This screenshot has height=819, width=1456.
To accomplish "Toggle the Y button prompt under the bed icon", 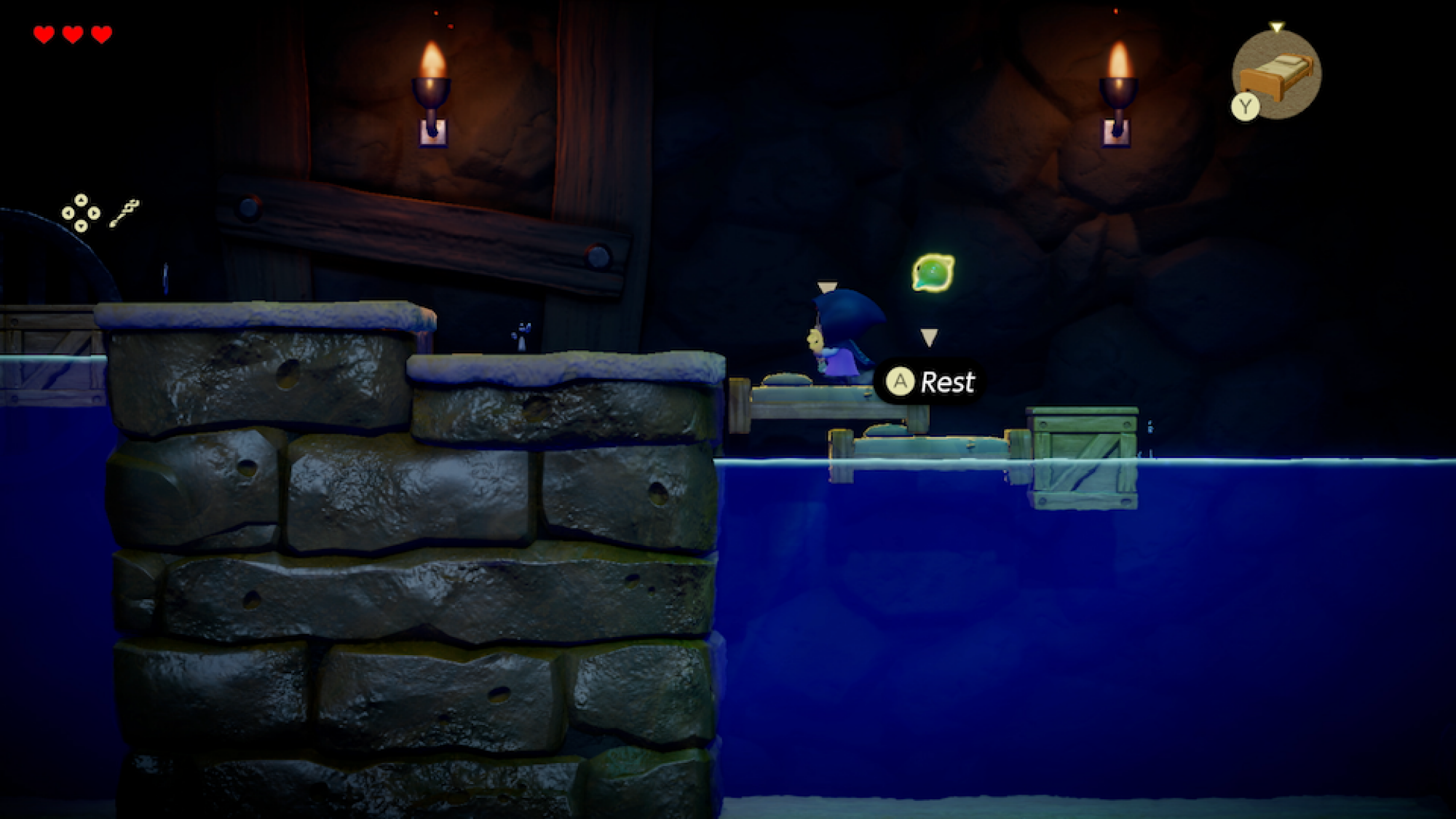I will (x=1244, y=105).
